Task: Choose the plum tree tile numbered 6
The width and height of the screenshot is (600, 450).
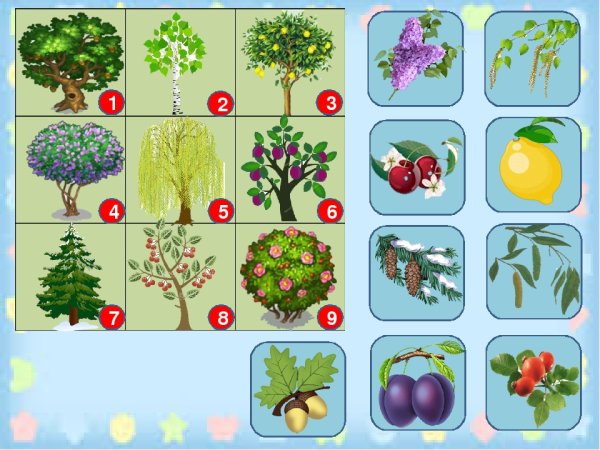Action: click(290, 169)
